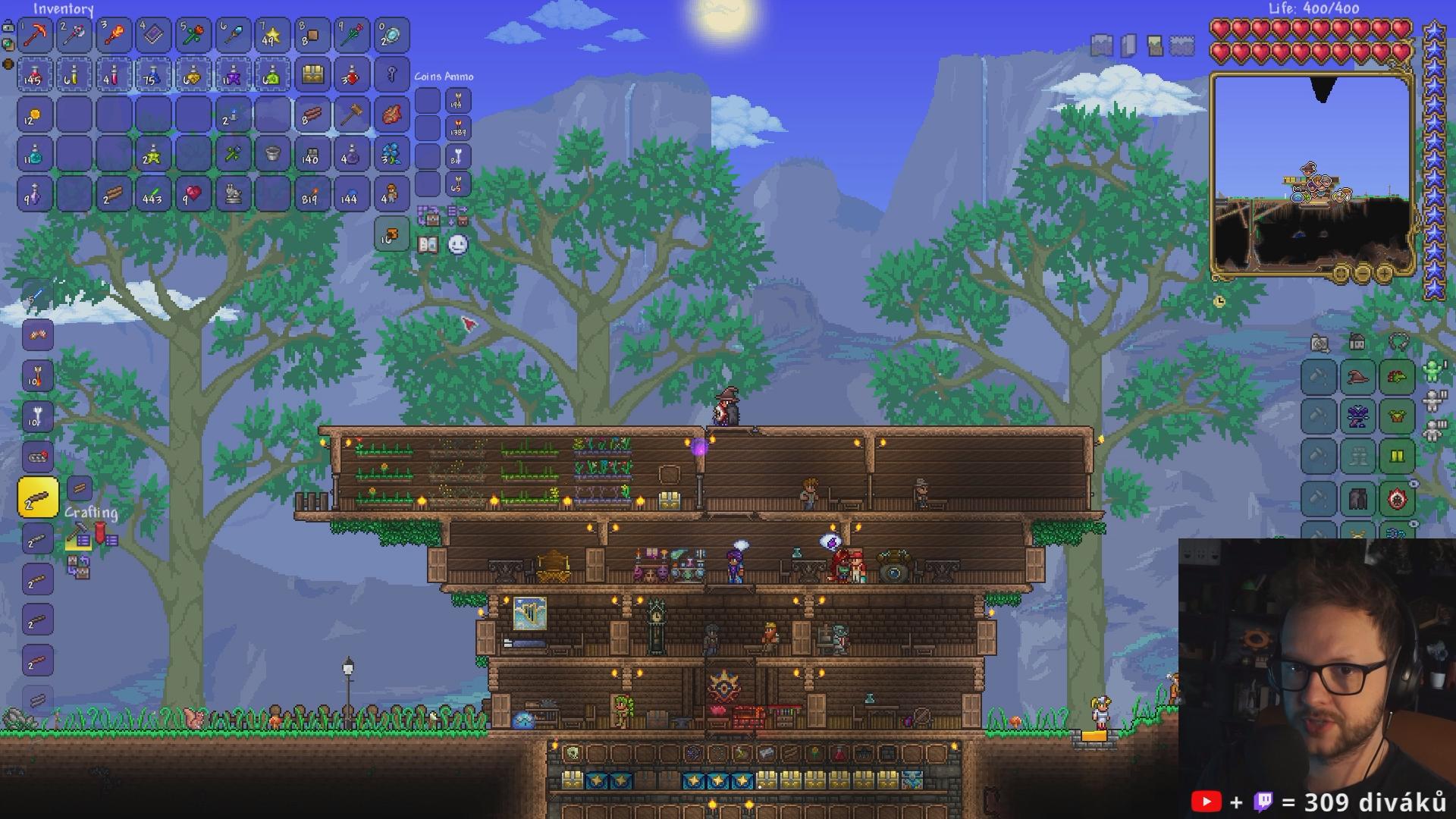1456x819 pixels.
Task: Click the trash slot under the inventory
Action: (391, 235)
